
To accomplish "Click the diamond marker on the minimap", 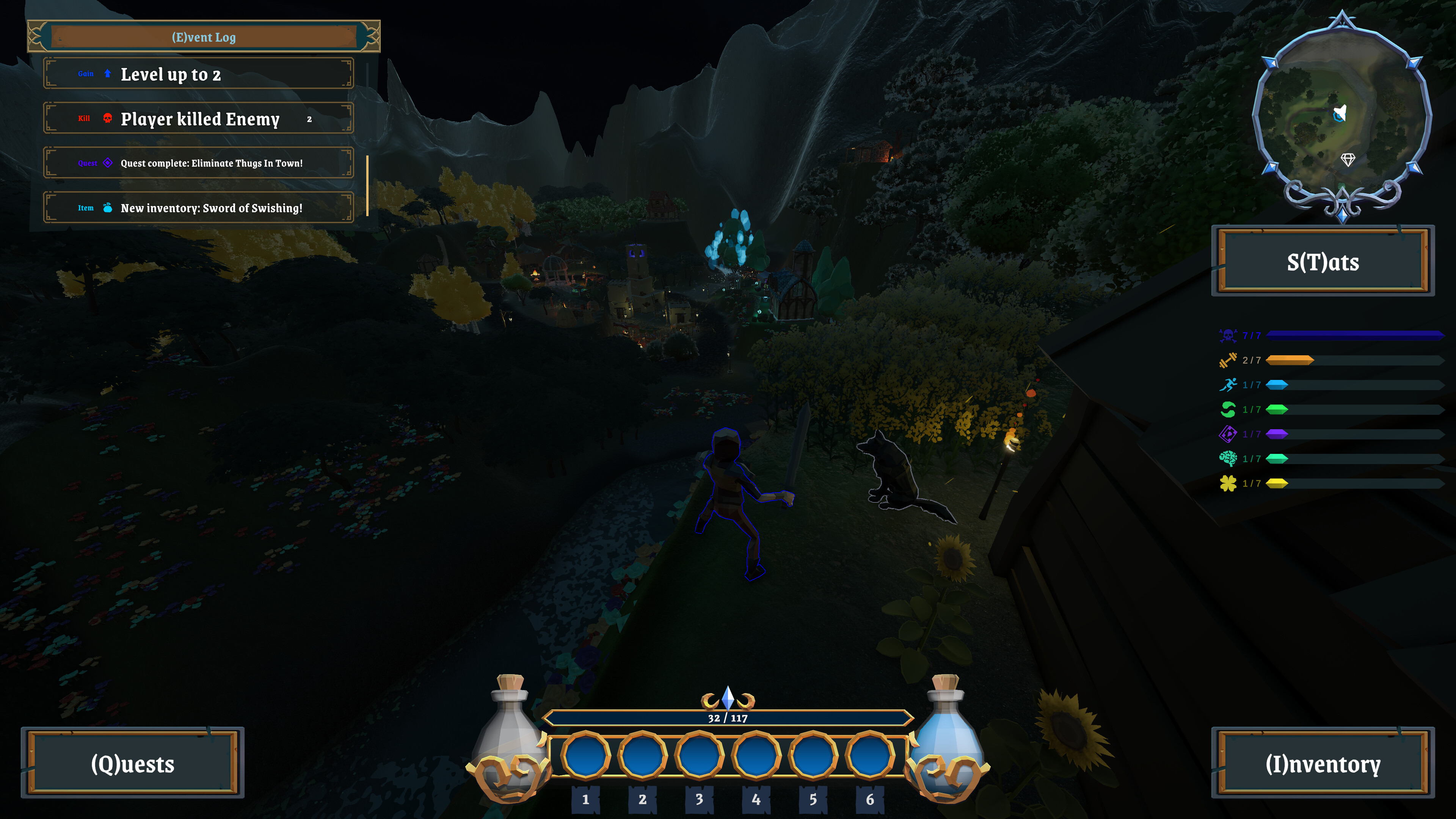I will 1348,160.
